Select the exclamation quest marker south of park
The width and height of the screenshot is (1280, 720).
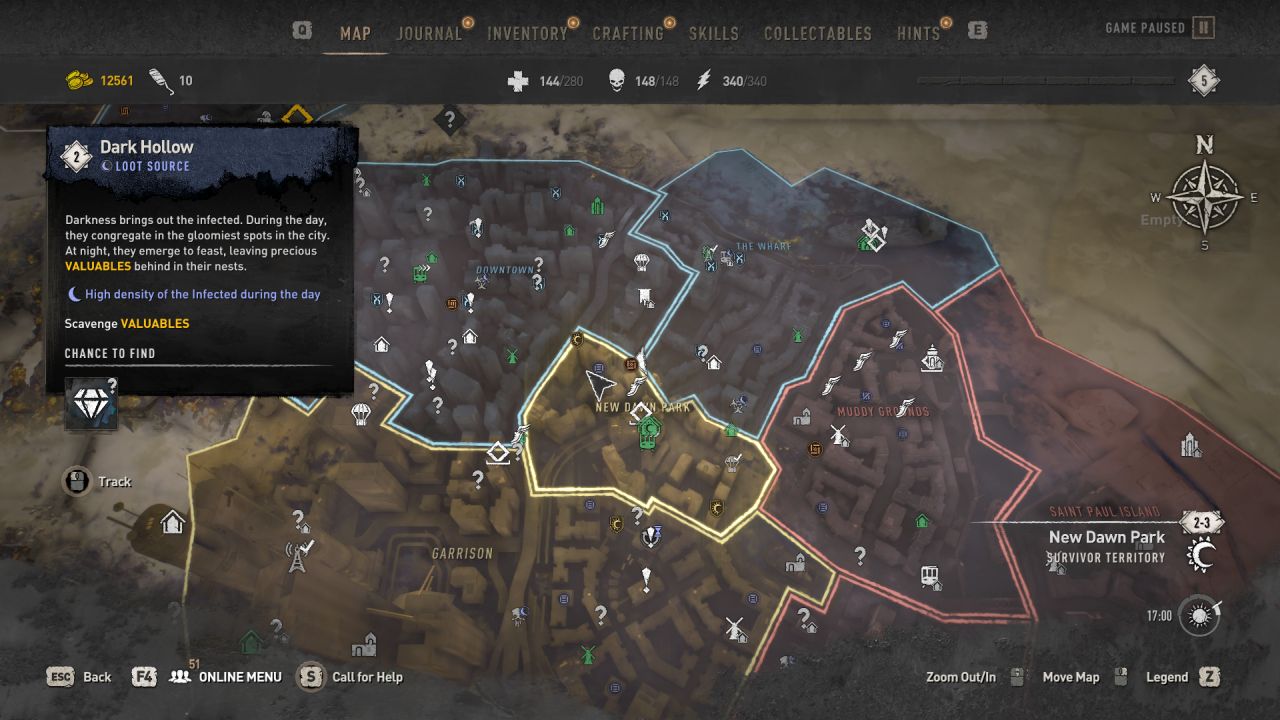pyautogui.click(x=647, y=578)
